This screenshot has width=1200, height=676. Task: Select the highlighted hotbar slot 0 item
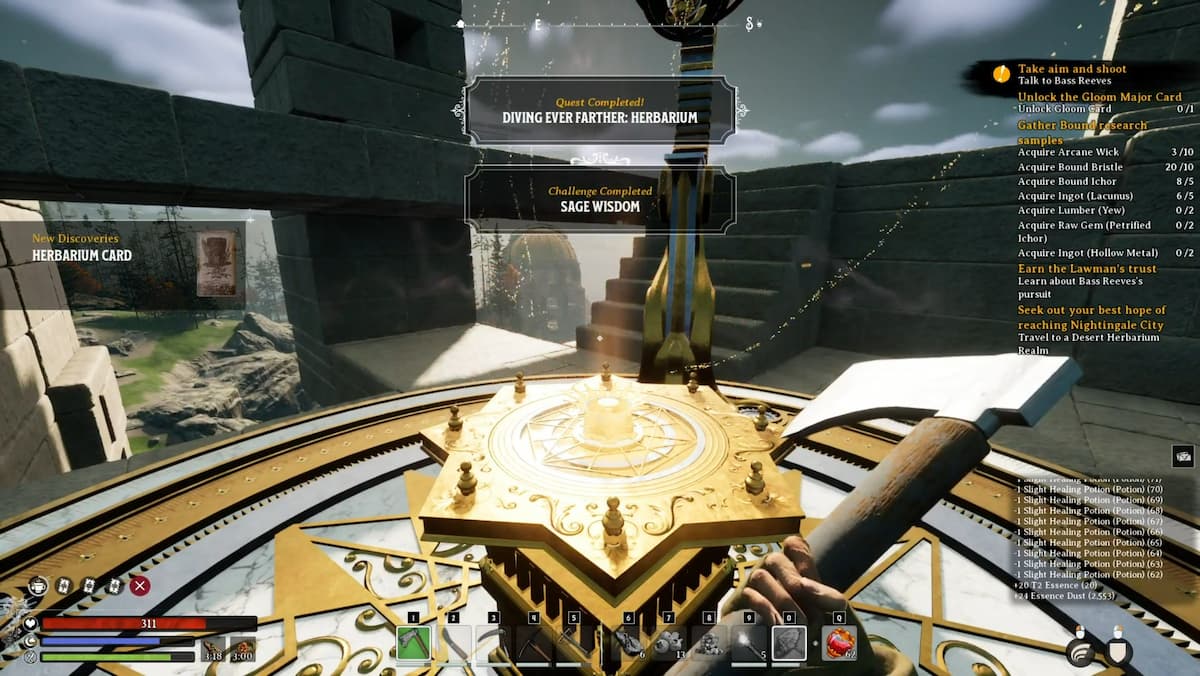pyautogui.click(x=788, y=642)
